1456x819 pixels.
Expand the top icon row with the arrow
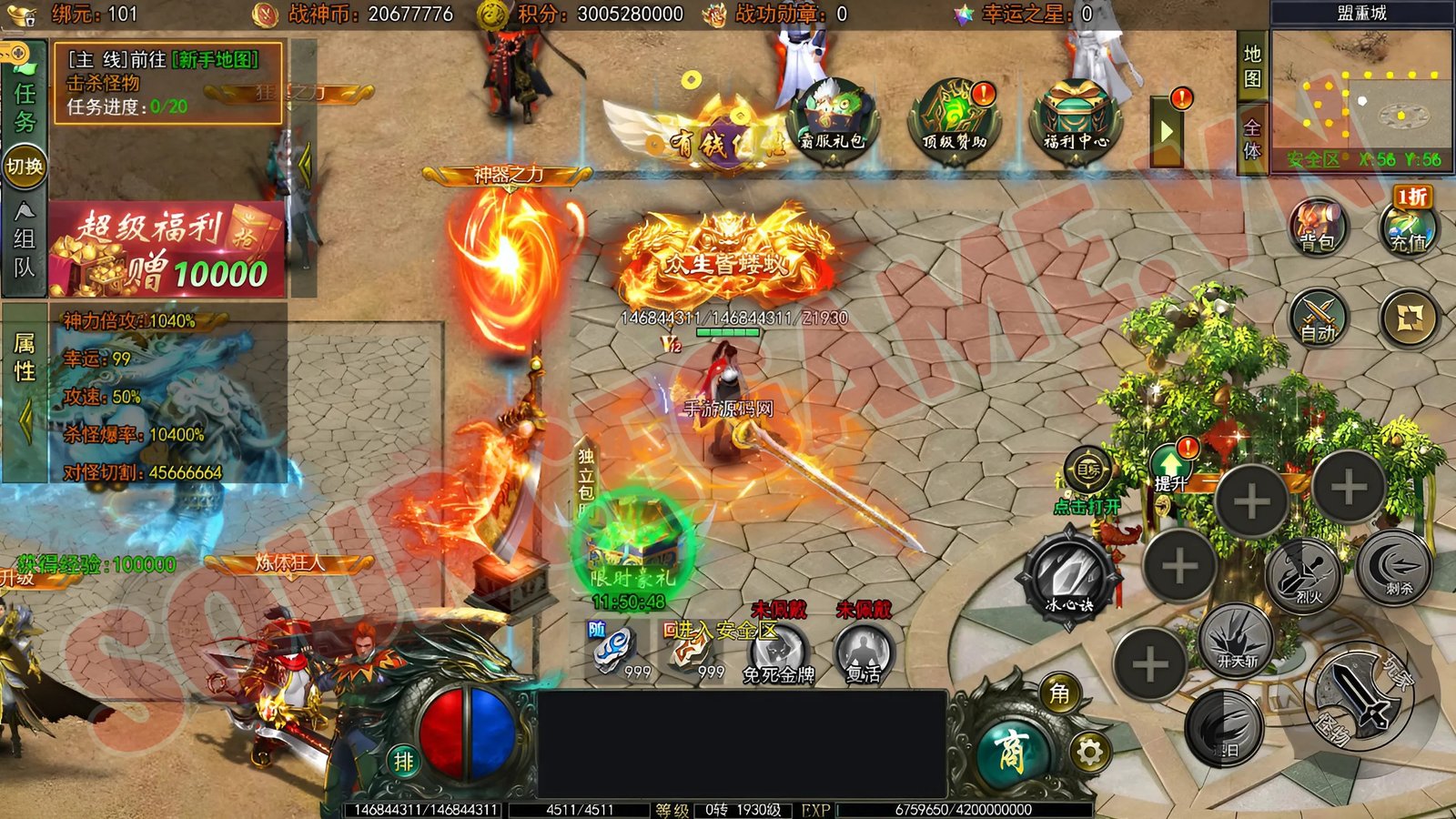point(1167,132)
